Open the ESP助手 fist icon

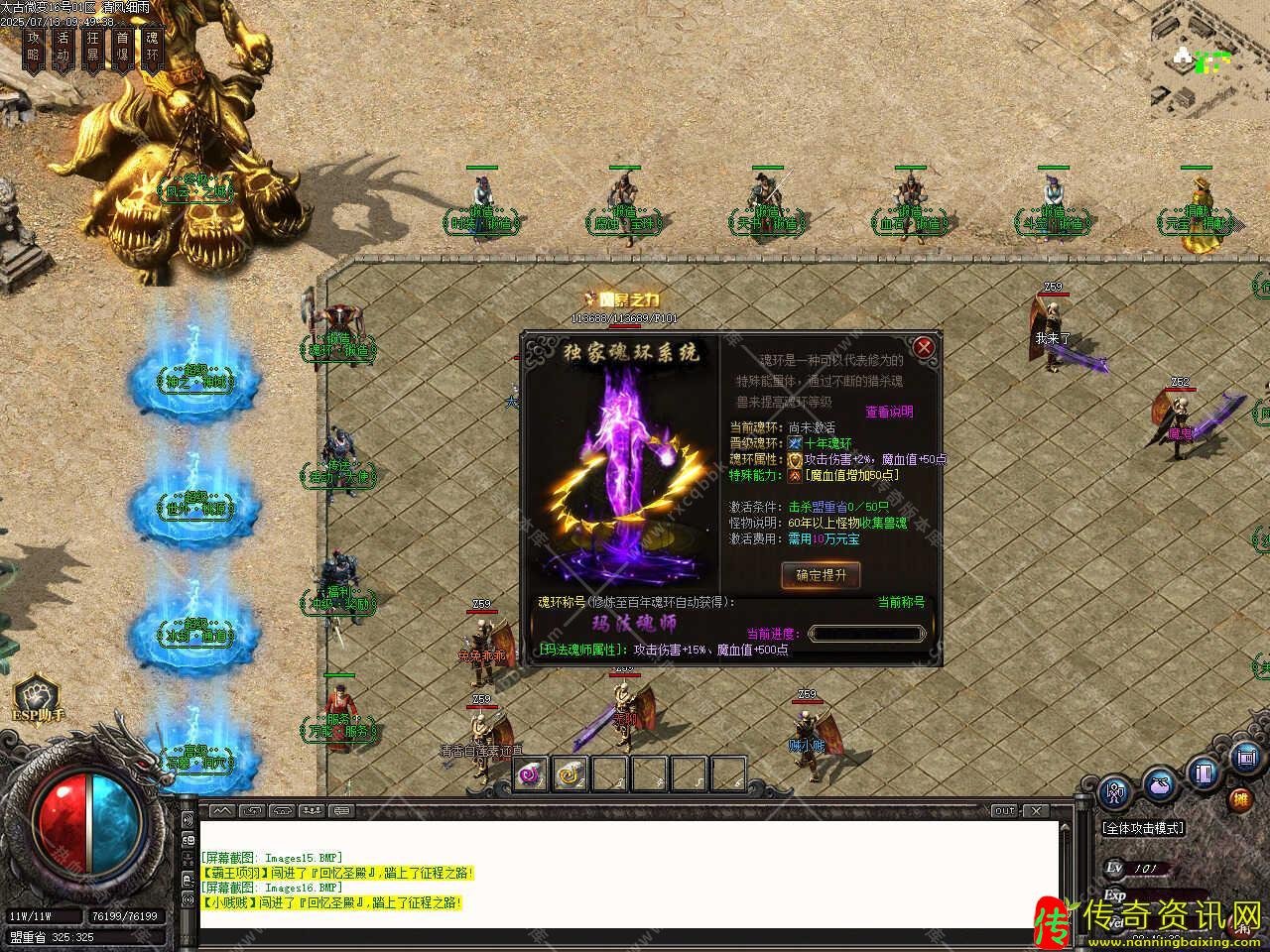[37, 693]
